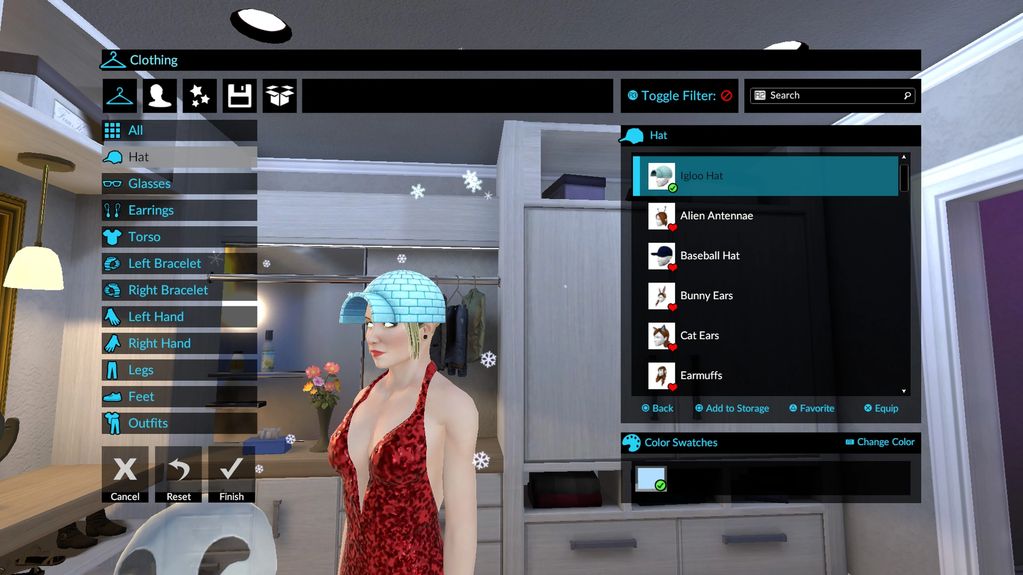Open the Left Bracelet category
Image resolution: width=1023 pixels, height=575 pixels.
point(178,264)
